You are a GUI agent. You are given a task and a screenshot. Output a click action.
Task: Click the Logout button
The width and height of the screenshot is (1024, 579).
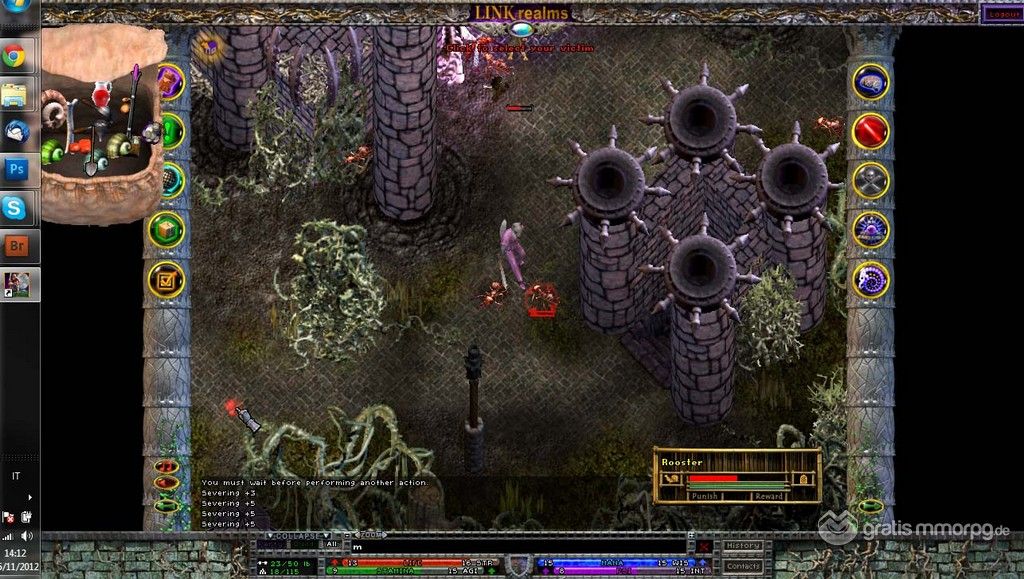pyautogui.click(x=1000, y=13)
